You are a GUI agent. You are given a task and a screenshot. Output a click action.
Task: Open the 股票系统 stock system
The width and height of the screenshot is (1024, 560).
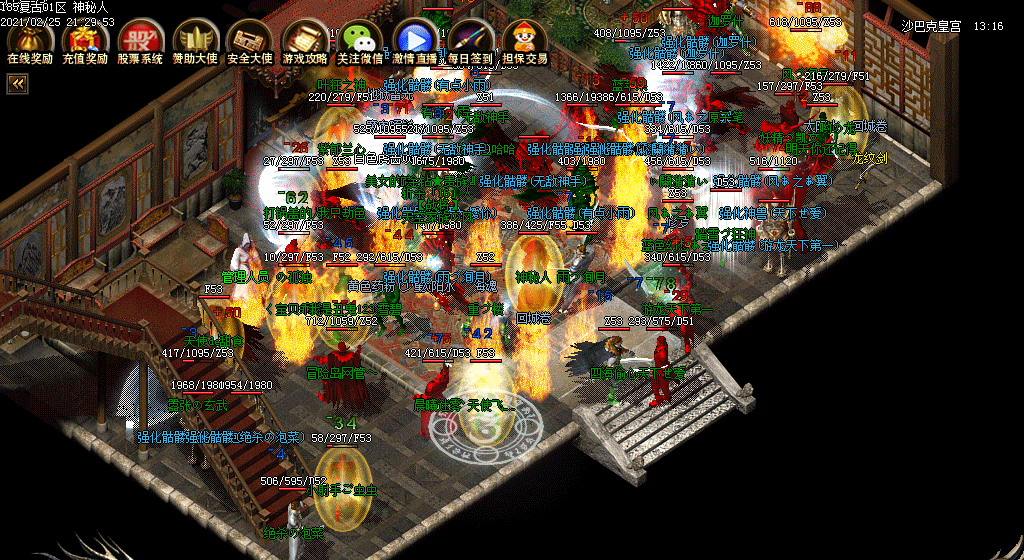click(140, 40)
